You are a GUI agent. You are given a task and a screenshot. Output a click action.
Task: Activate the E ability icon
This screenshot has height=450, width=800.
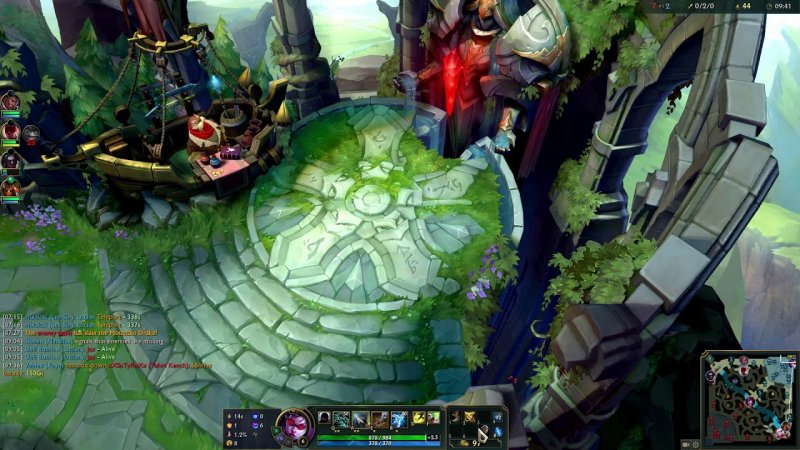(380, 418)
